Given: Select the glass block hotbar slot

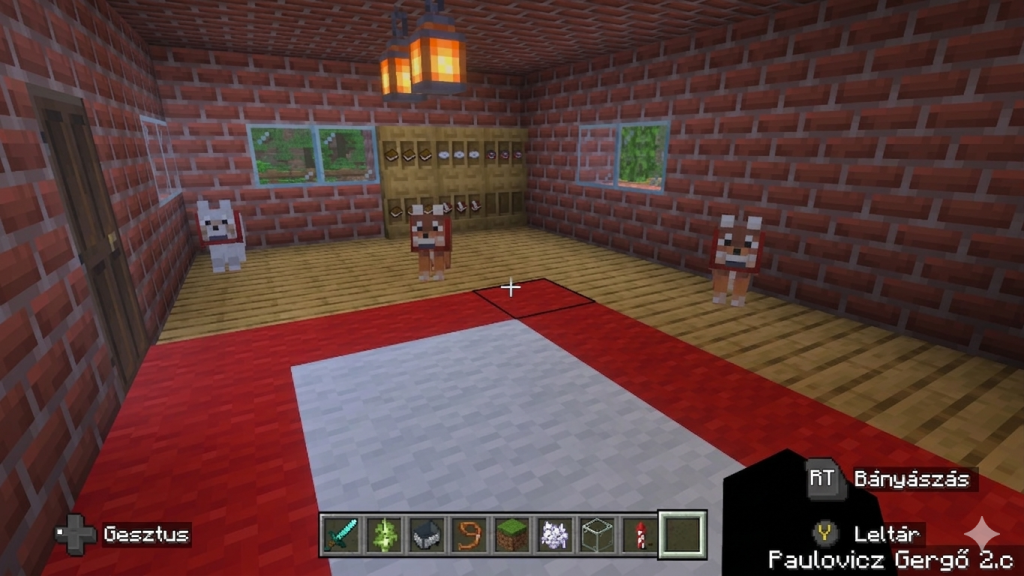Looking at the screenshot, I should point(597,535).
